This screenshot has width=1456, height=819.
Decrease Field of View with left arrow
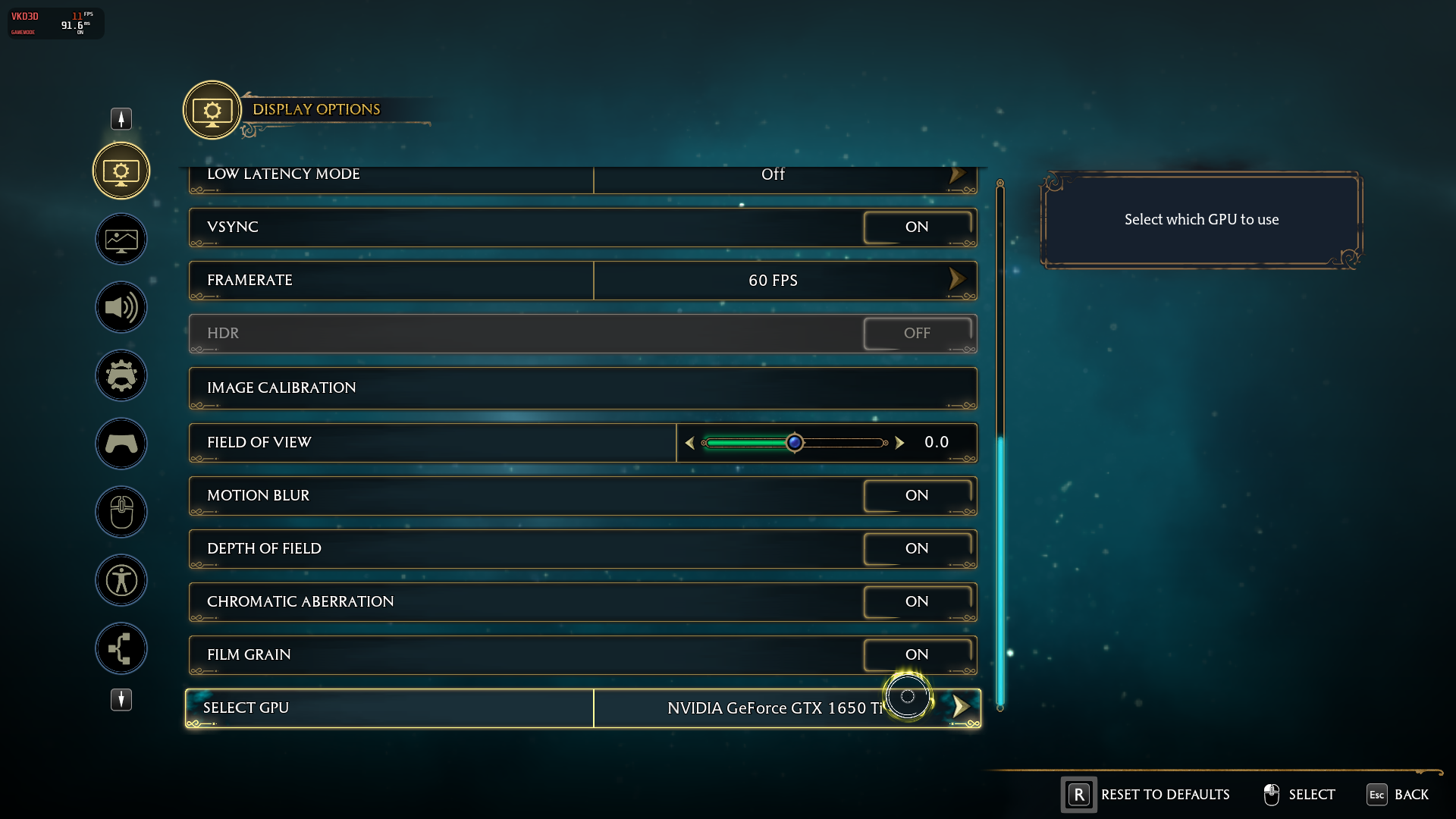[689, 443]
